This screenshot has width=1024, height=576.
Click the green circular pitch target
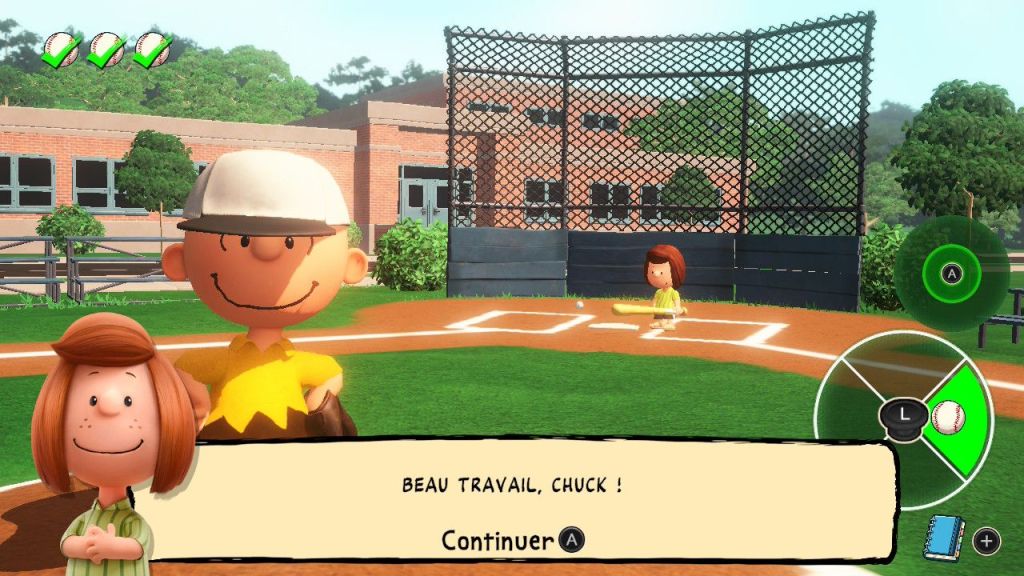(x=951, y=272)
